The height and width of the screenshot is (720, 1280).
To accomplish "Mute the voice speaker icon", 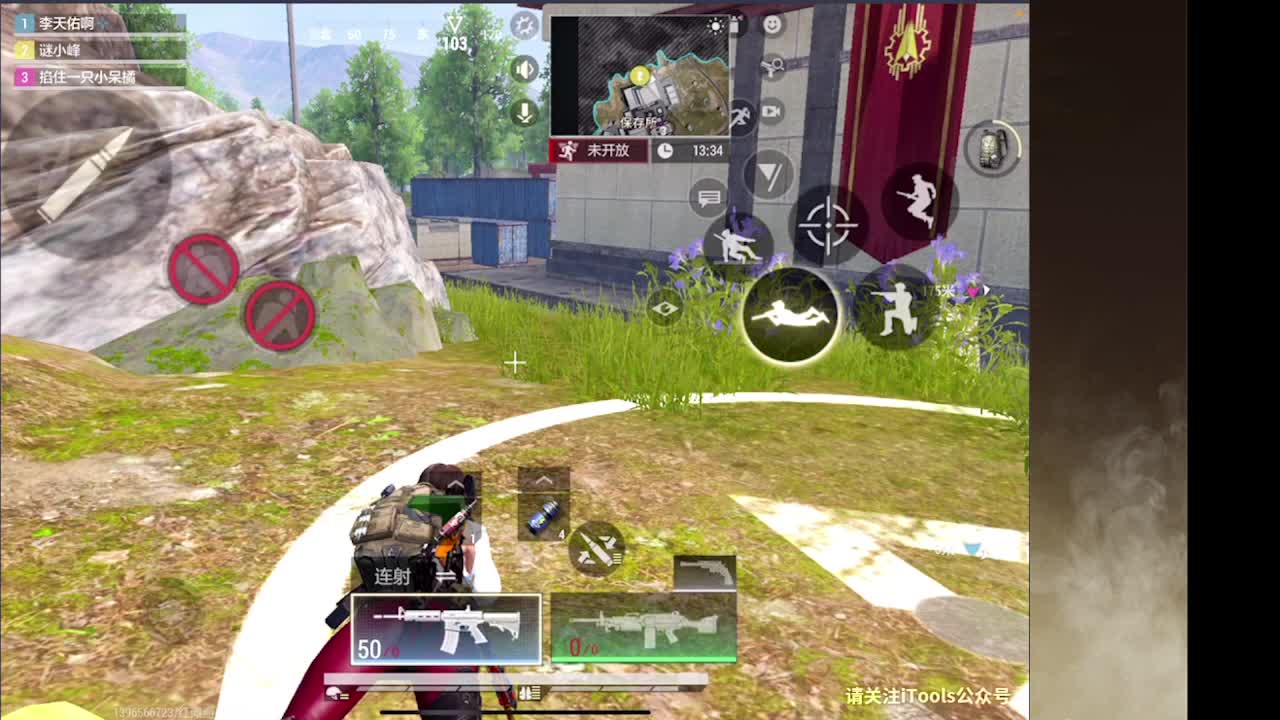I will [523, 68].
